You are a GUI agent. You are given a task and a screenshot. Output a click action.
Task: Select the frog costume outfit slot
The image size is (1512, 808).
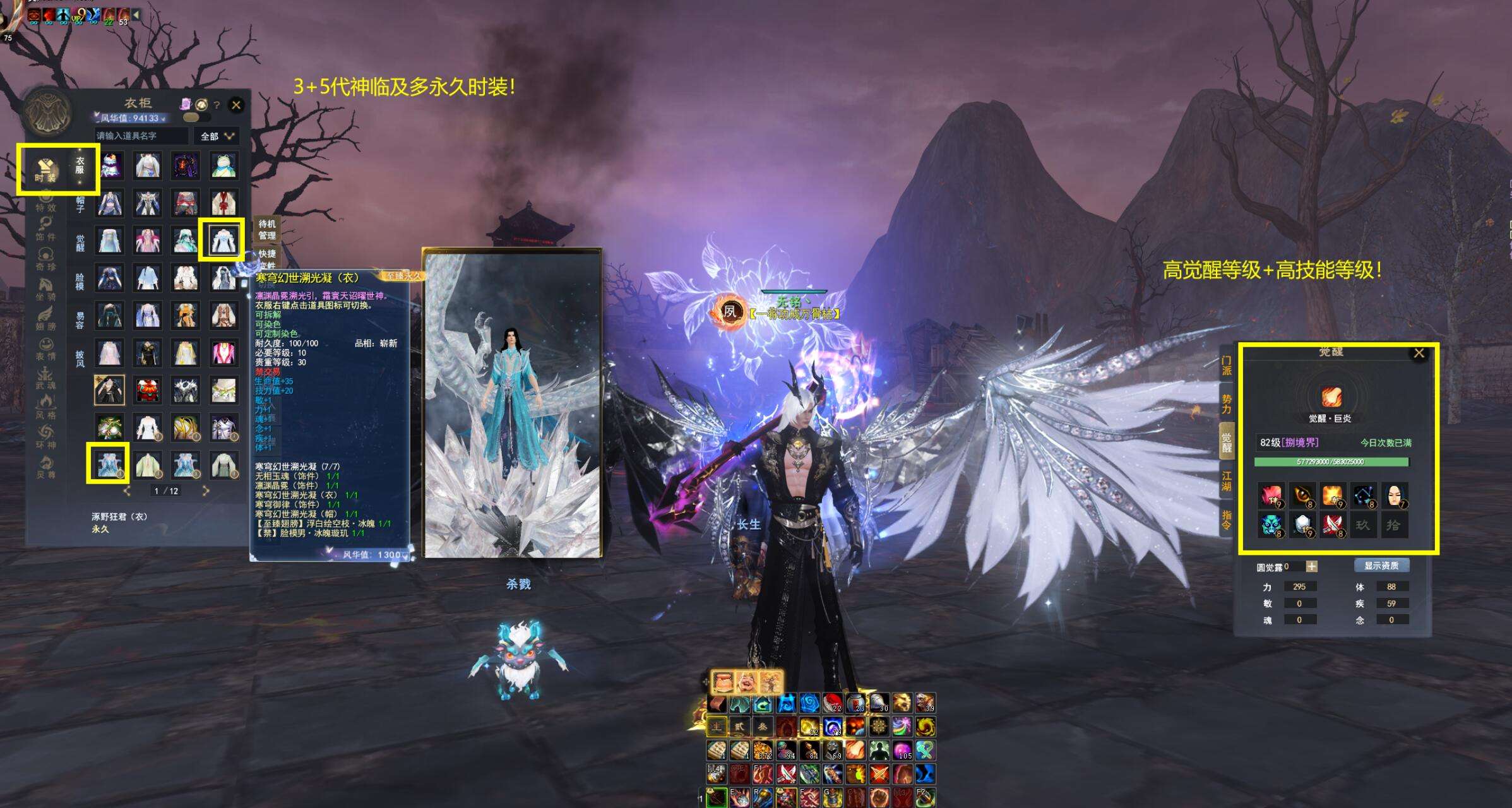coord(223,165)
